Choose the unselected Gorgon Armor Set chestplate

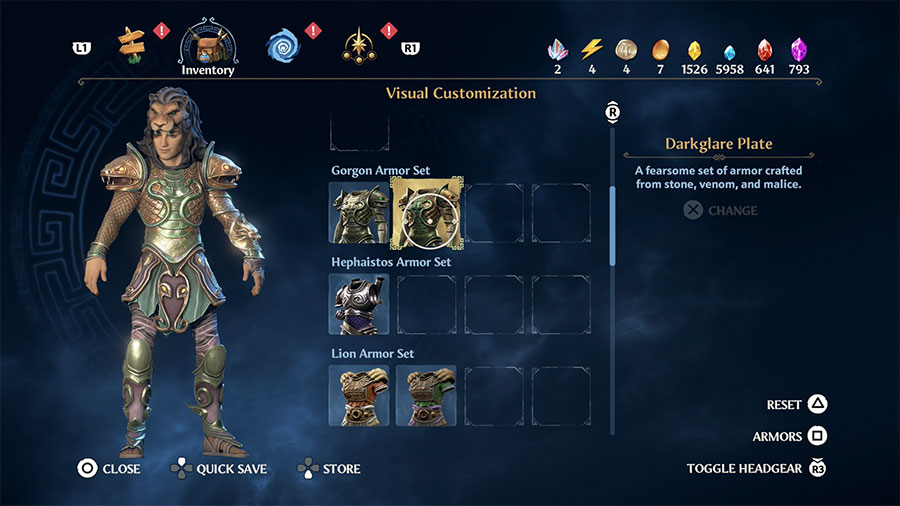(x=359, y=212)
